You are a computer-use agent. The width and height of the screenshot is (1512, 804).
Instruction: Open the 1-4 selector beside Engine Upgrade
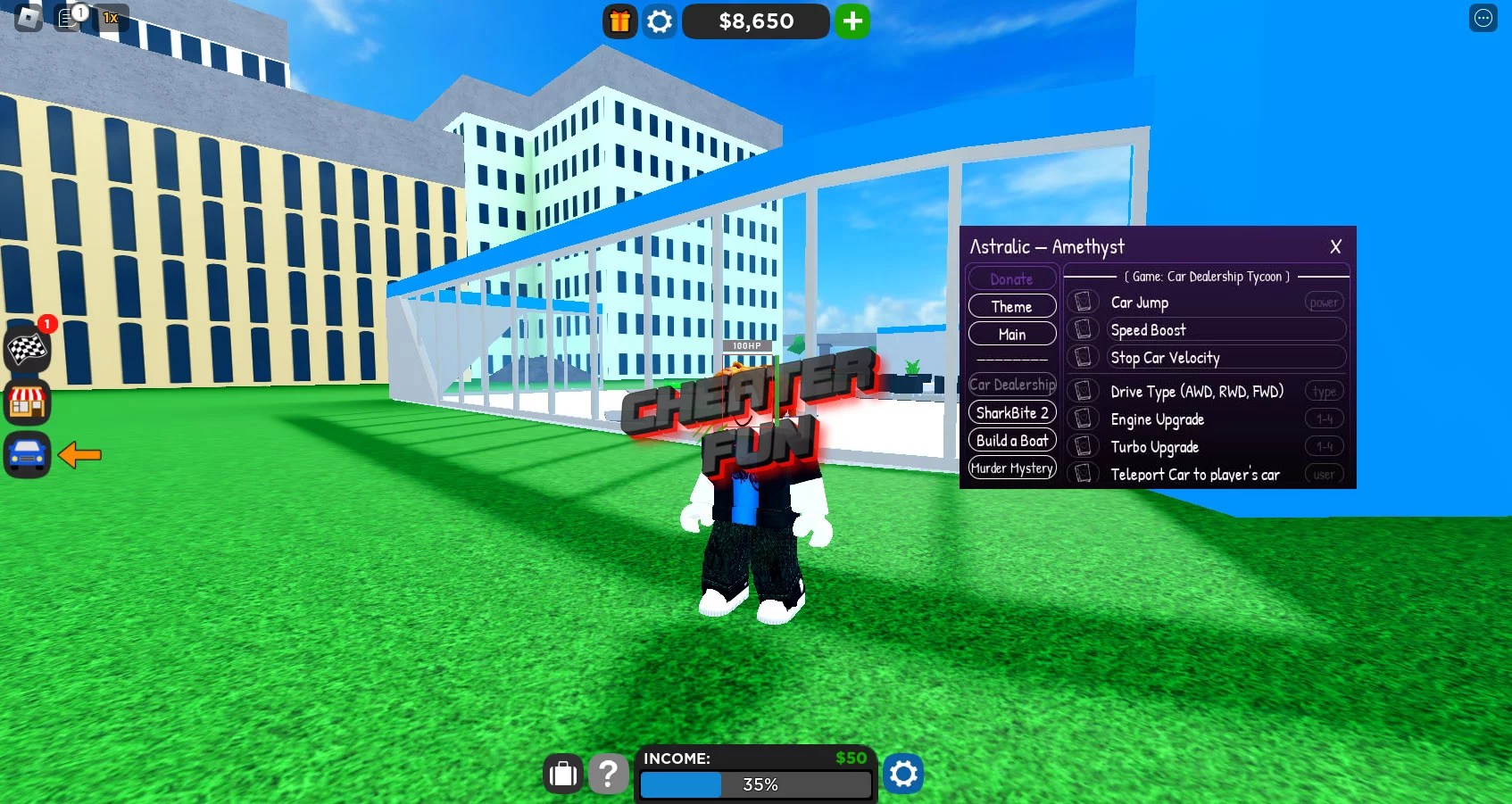tap(1324, 419)
